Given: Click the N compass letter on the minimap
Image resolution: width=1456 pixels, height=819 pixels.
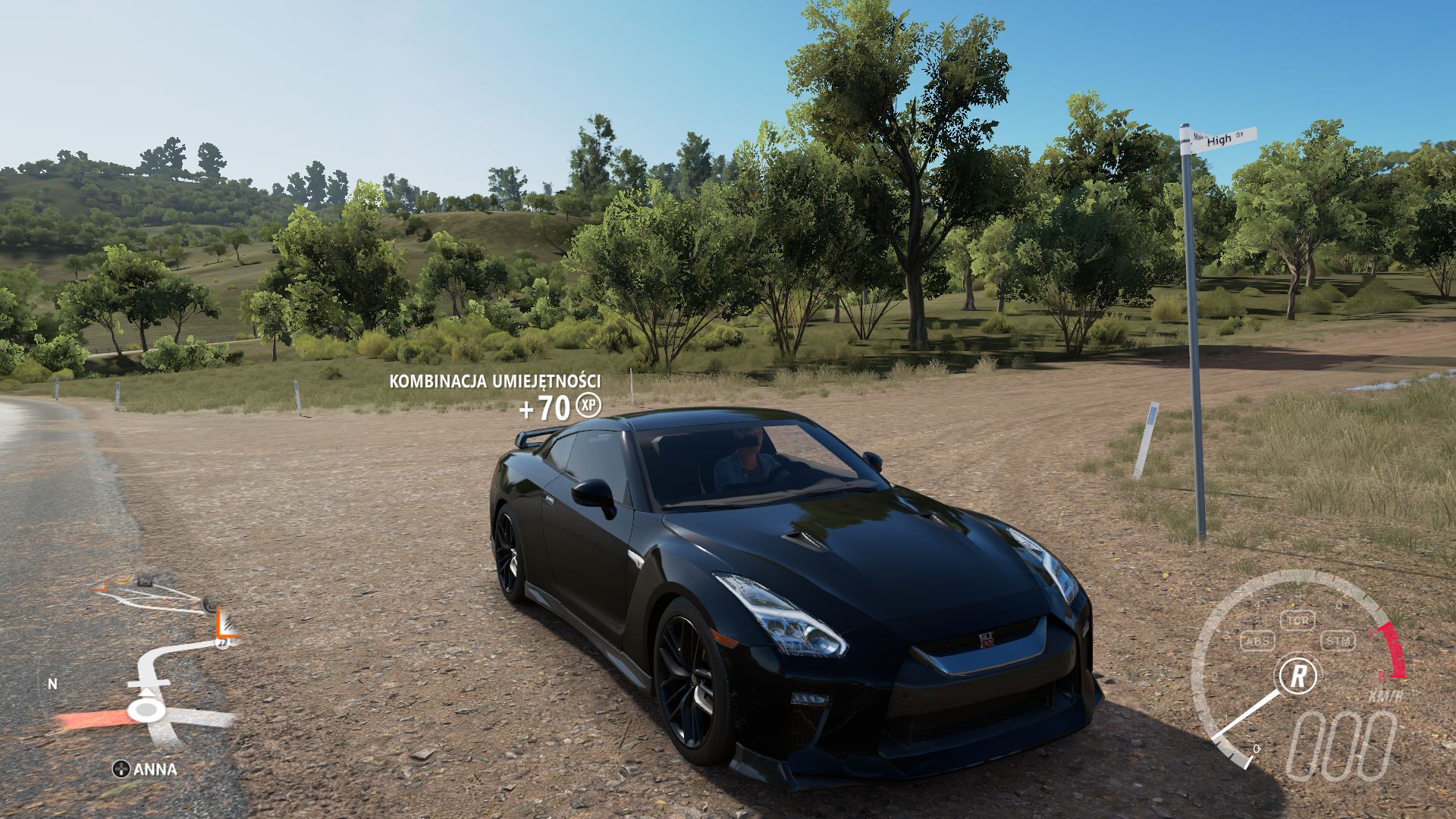Looking at the screenshot, I should [x=52, y=684].
